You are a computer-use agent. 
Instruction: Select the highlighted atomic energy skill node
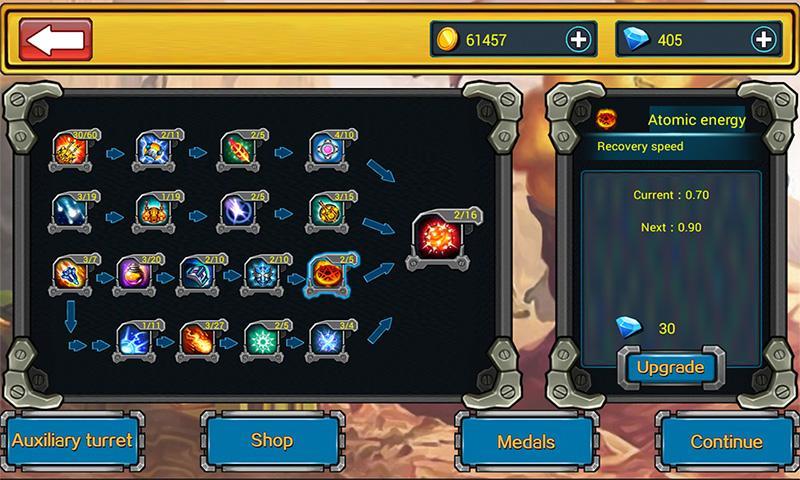(x=326, y=273)
